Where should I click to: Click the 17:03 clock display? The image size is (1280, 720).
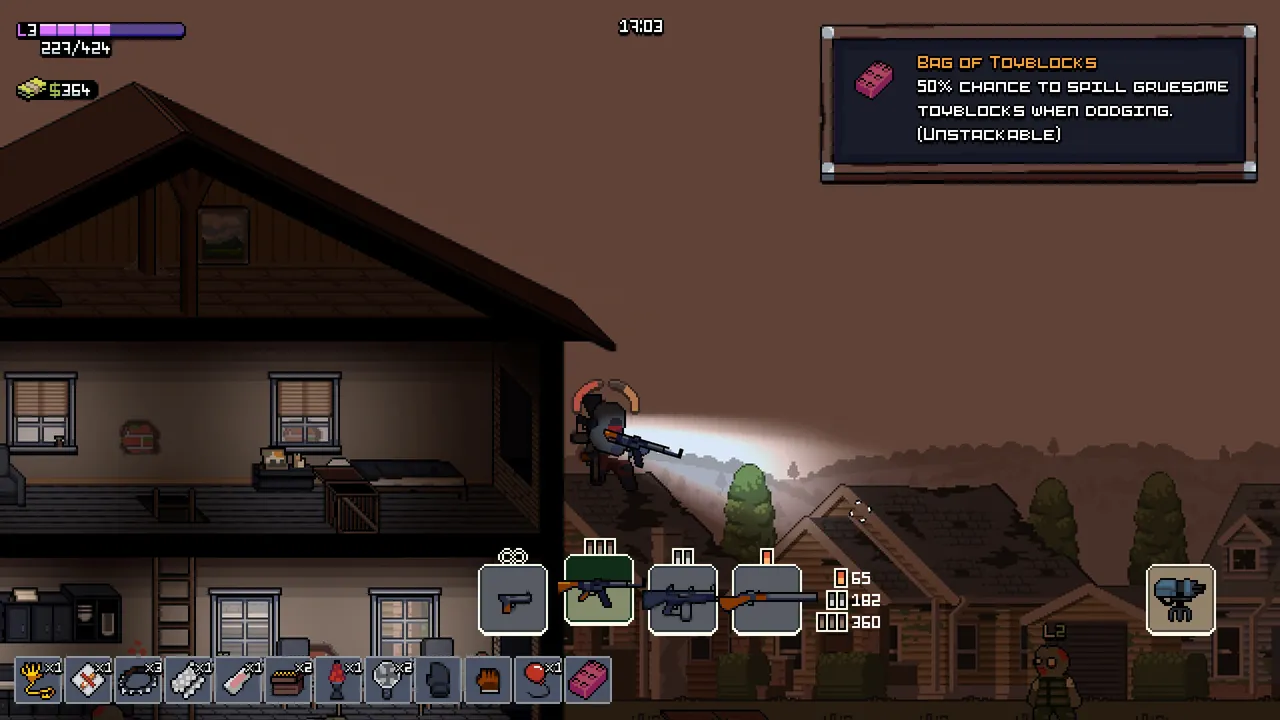[640, 27]
